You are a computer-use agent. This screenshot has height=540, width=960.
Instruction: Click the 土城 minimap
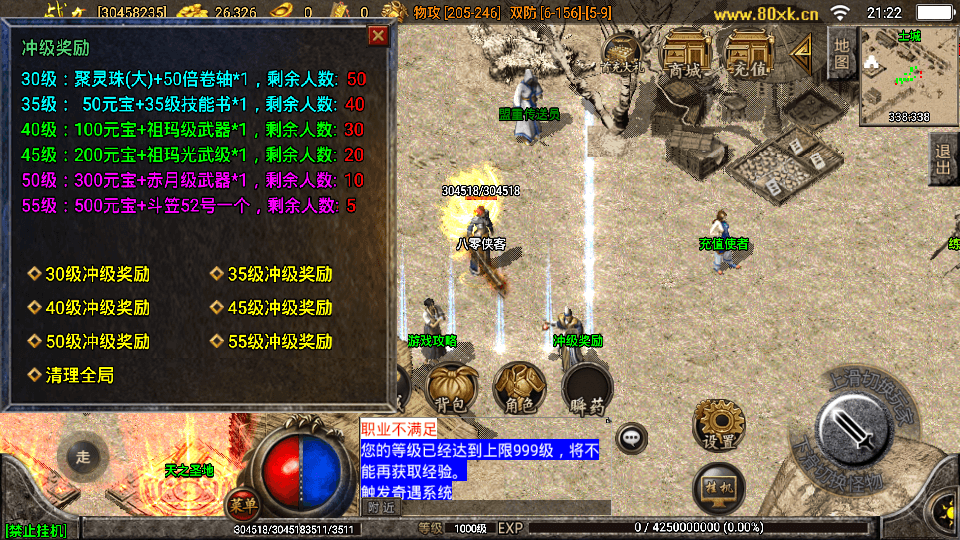pyautogui.click(x=908, y=75)
